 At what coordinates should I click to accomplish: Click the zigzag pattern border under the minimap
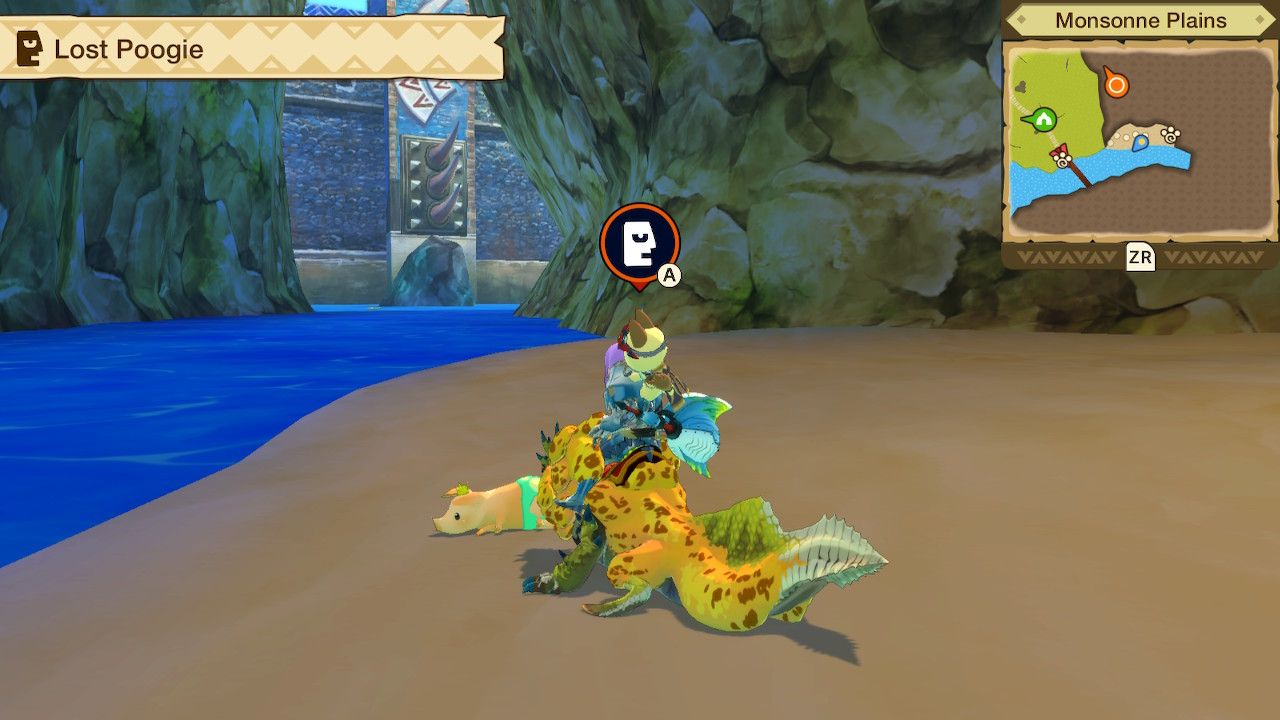[1070, 258]
